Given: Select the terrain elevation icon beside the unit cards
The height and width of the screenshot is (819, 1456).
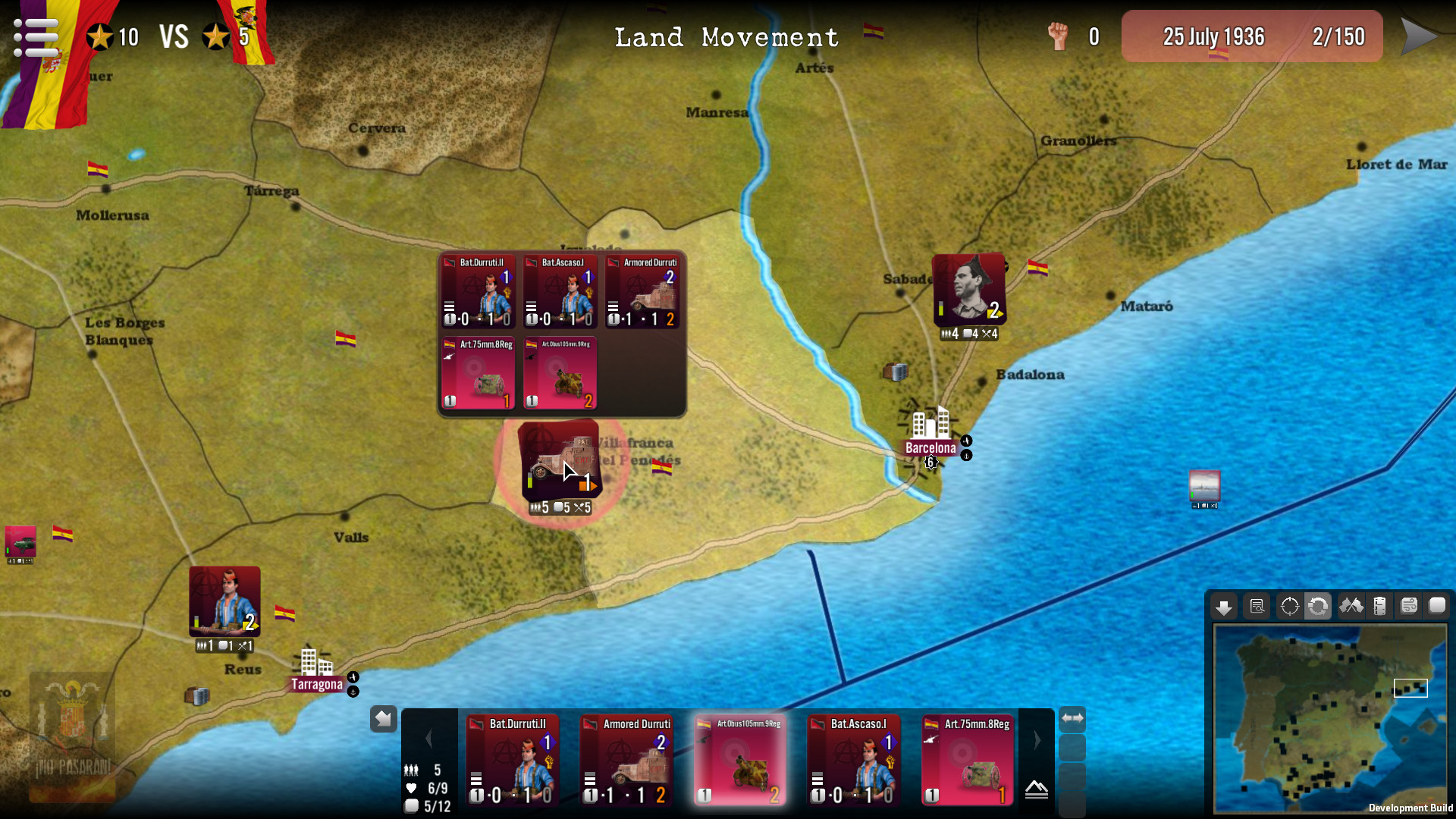Looking at the screenshot, I should click(1037, 789).
